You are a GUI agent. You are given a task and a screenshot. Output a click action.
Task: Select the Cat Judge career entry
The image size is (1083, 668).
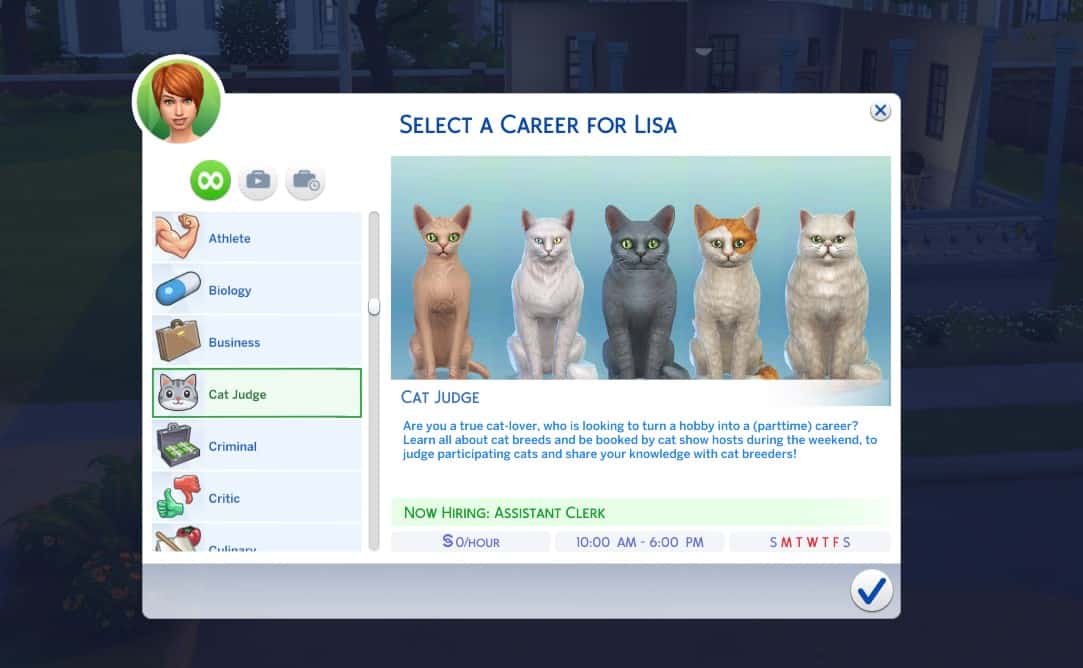point(256,394)
